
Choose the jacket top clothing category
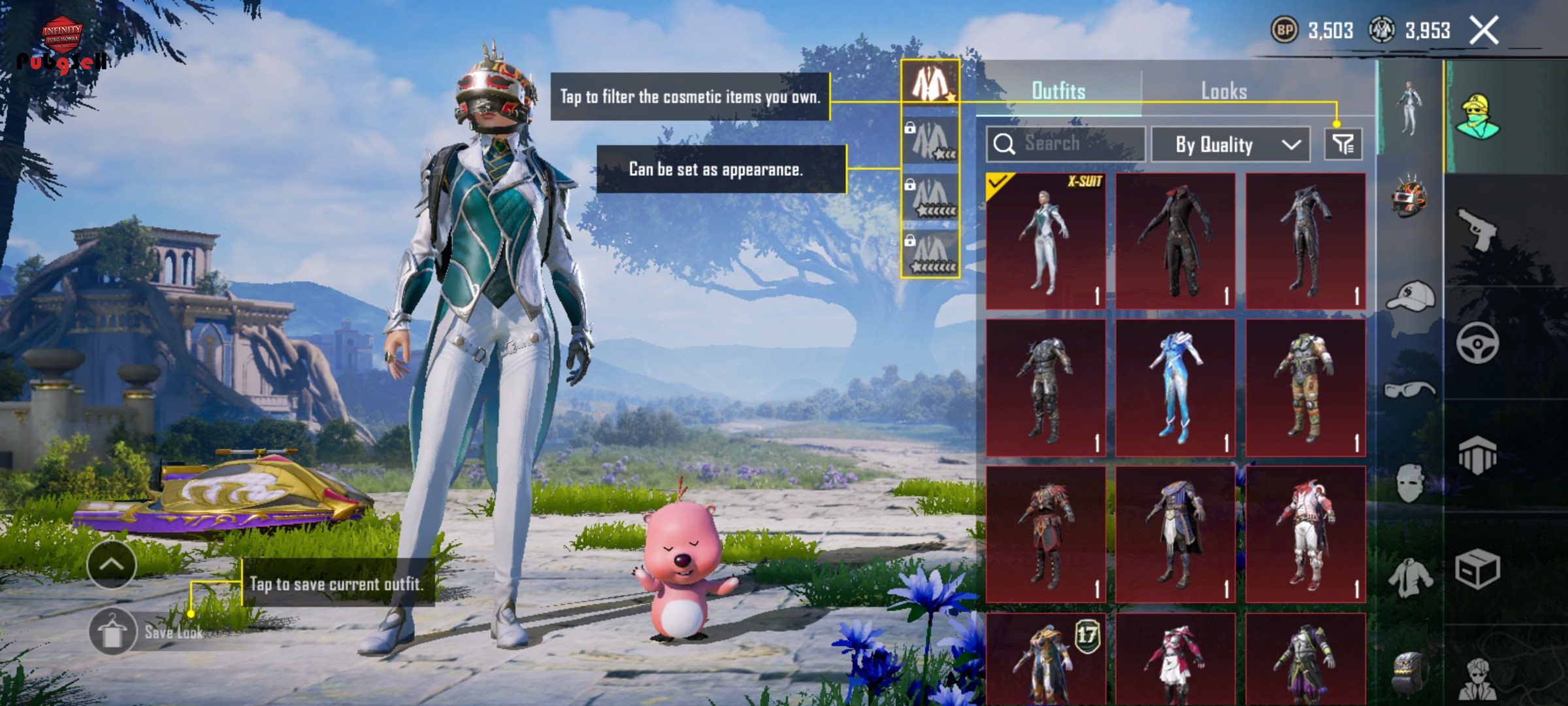[1410, 579]
